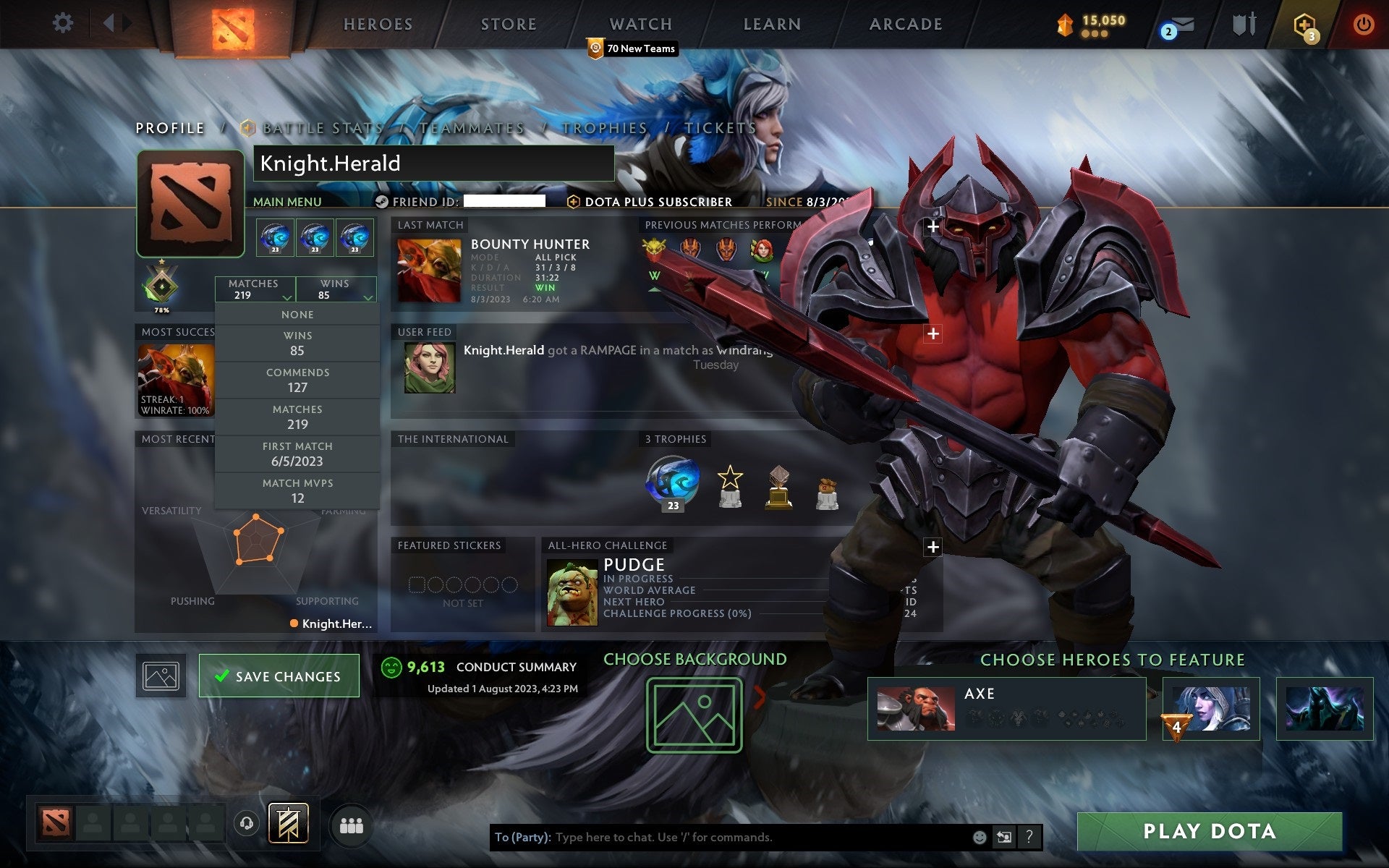This screenshot has height=868, width=1389.
Task: Click the gold banner icon near the party slots
Action: [288, 823]
